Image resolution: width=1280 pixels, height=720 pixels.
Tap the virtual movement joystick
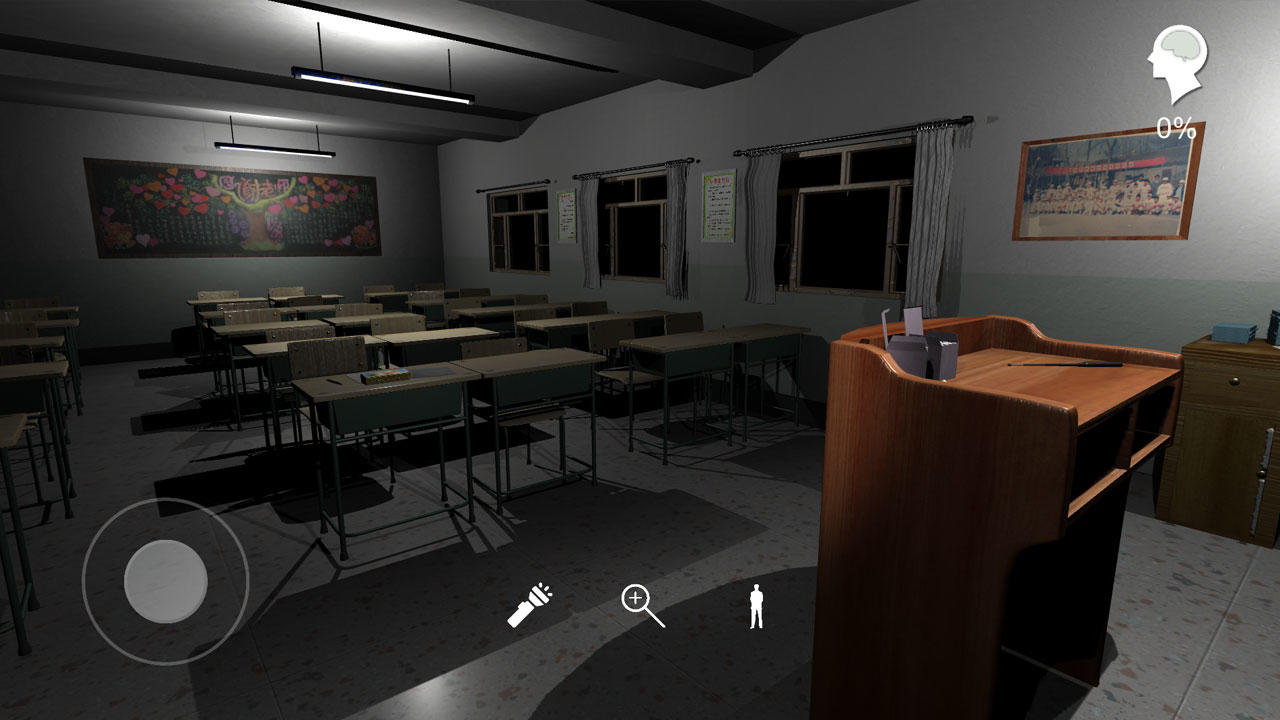(165, 580)
